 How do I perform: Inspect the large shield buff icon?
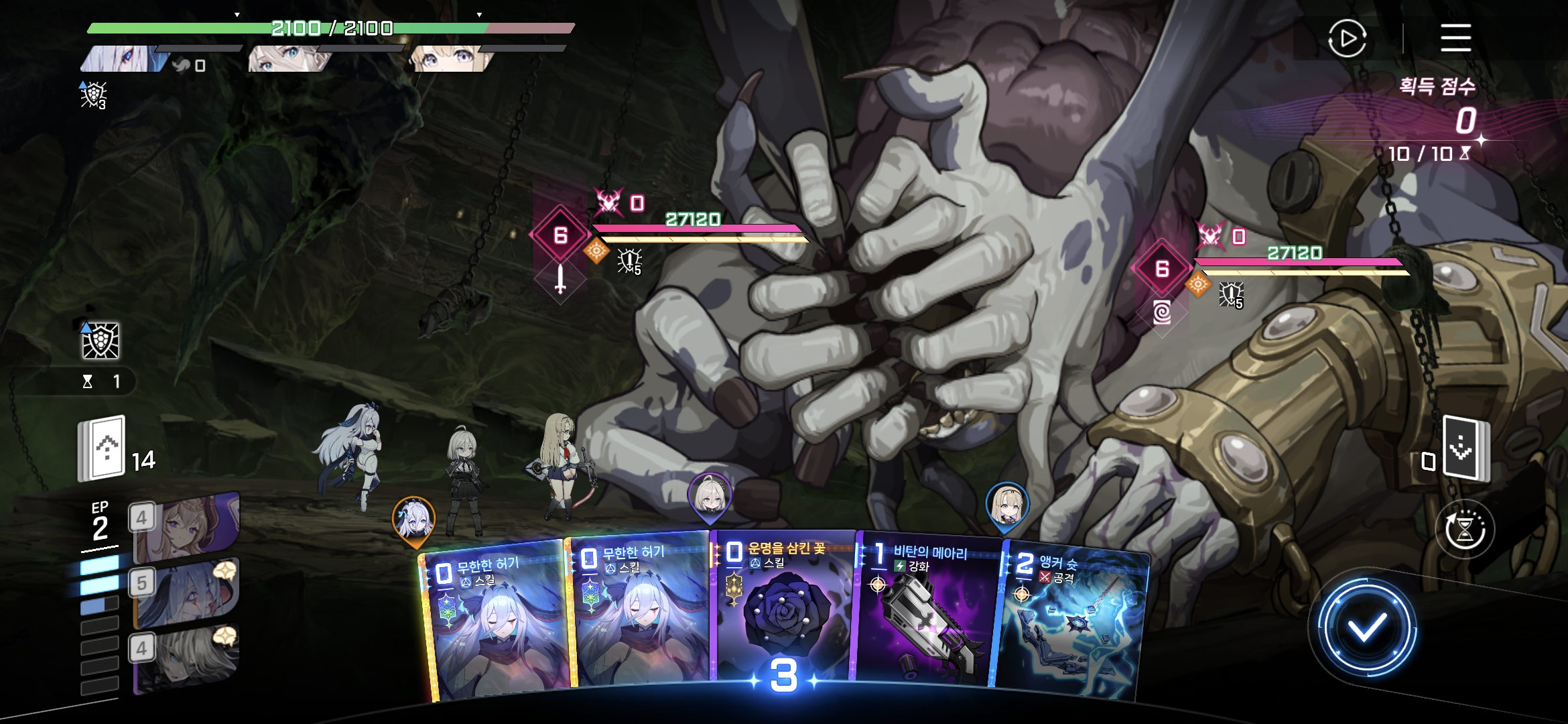[x=101, y=341]
